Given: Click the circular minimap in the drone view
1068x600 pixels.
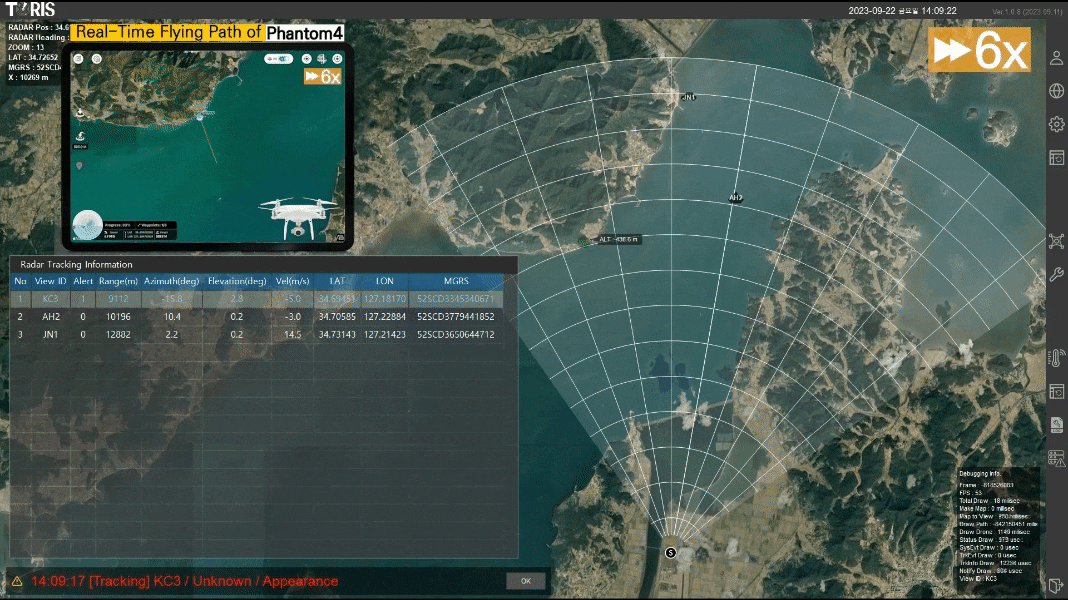Looking at the screenshot, I should (88, 225).
